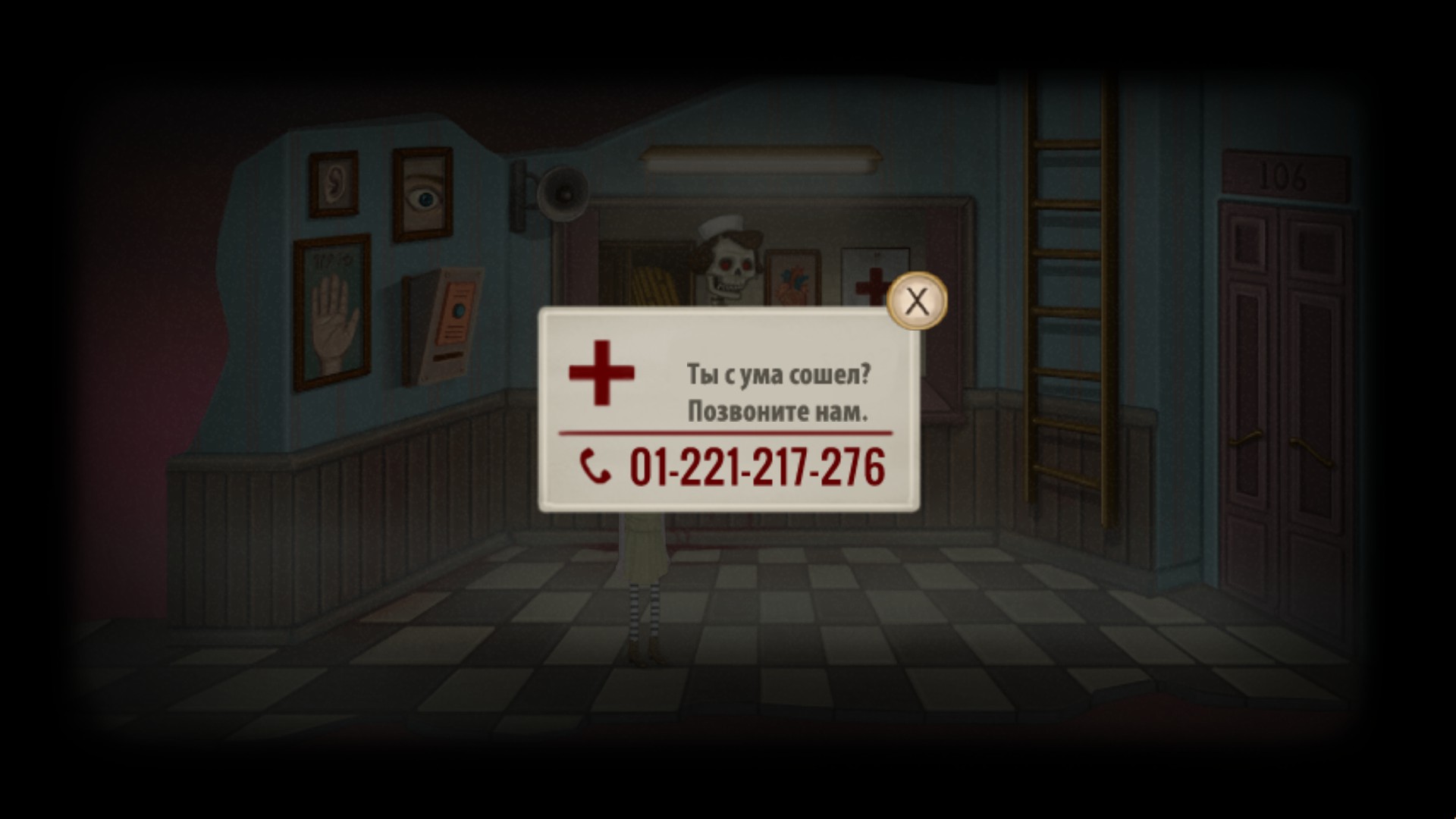Click the text Позвоните нам on the card
Image resolution: width=1456 pixels, height=819 pixels.
click(780, 412)
